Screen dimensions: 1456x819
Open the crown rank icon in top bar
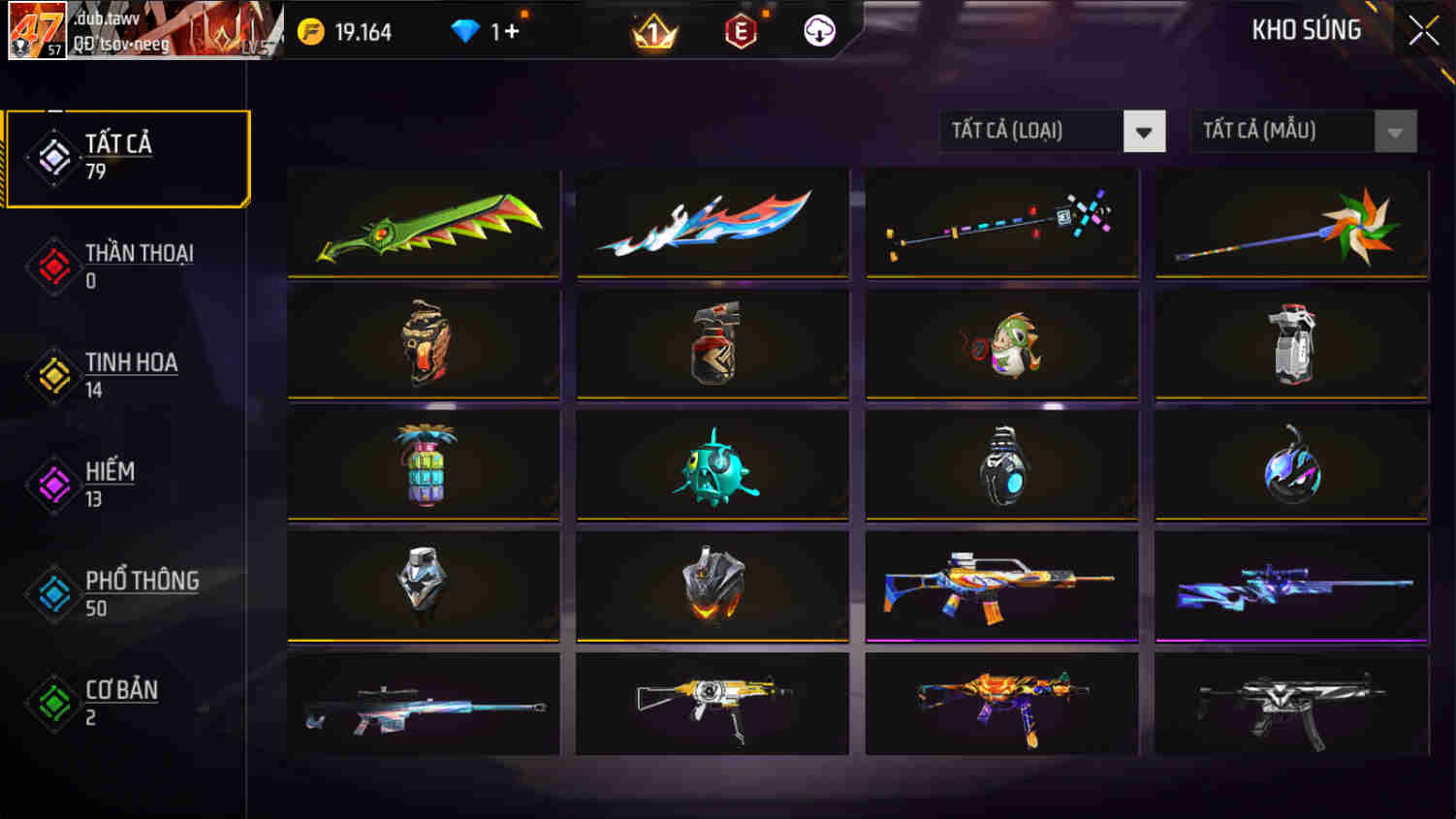click(652, 30)
